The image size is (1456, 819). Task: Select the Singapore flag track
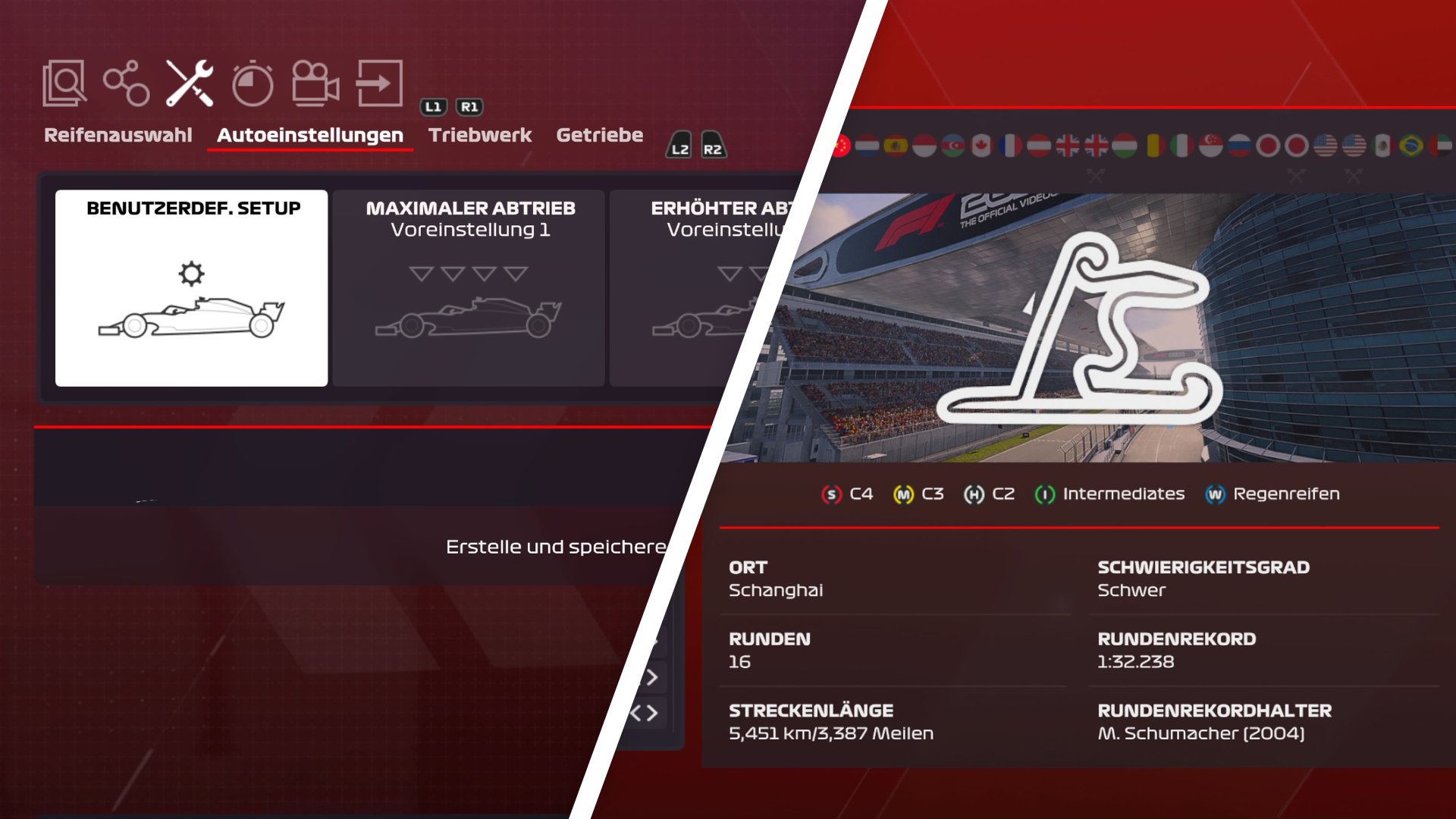pyautogui.click(x=1210, y=145)
